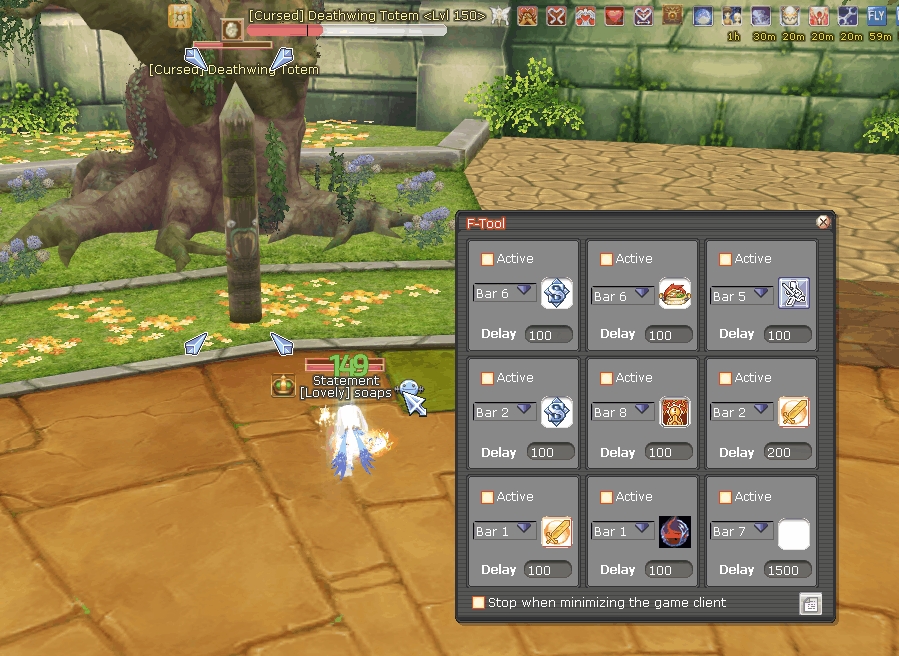Click the red-gold skill icon beside Bar 8
The height and width of the screenshot is (656, 899).
(x=675, y=412)
